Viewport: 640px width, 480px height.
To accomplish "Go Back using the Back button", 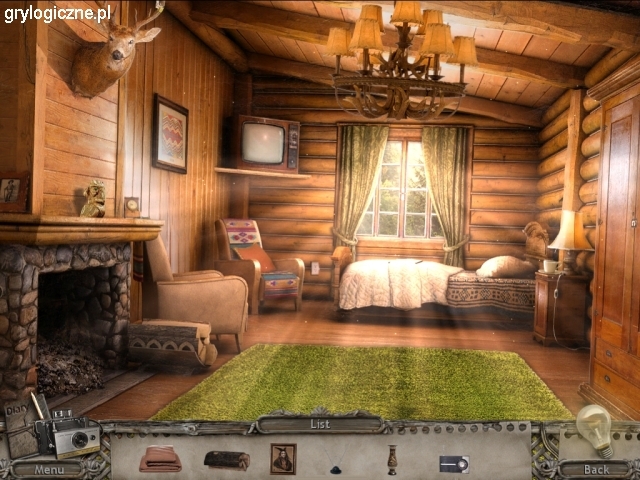I will (x=595, y=468).
